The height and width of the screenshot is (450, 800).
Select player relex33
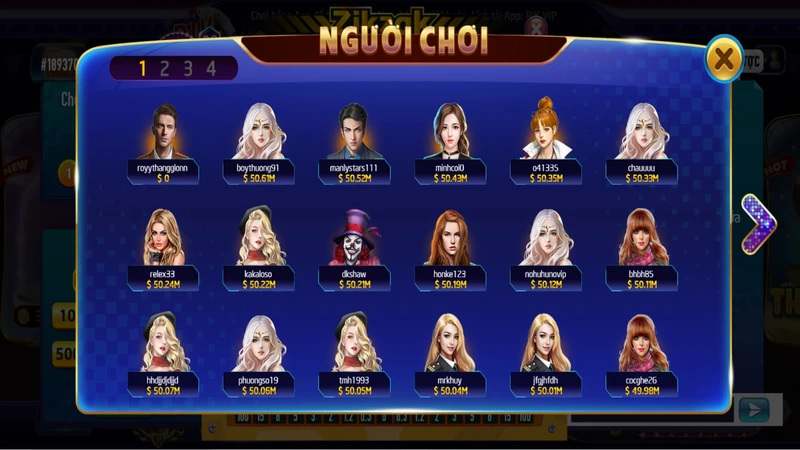click(x=164, y=238)
